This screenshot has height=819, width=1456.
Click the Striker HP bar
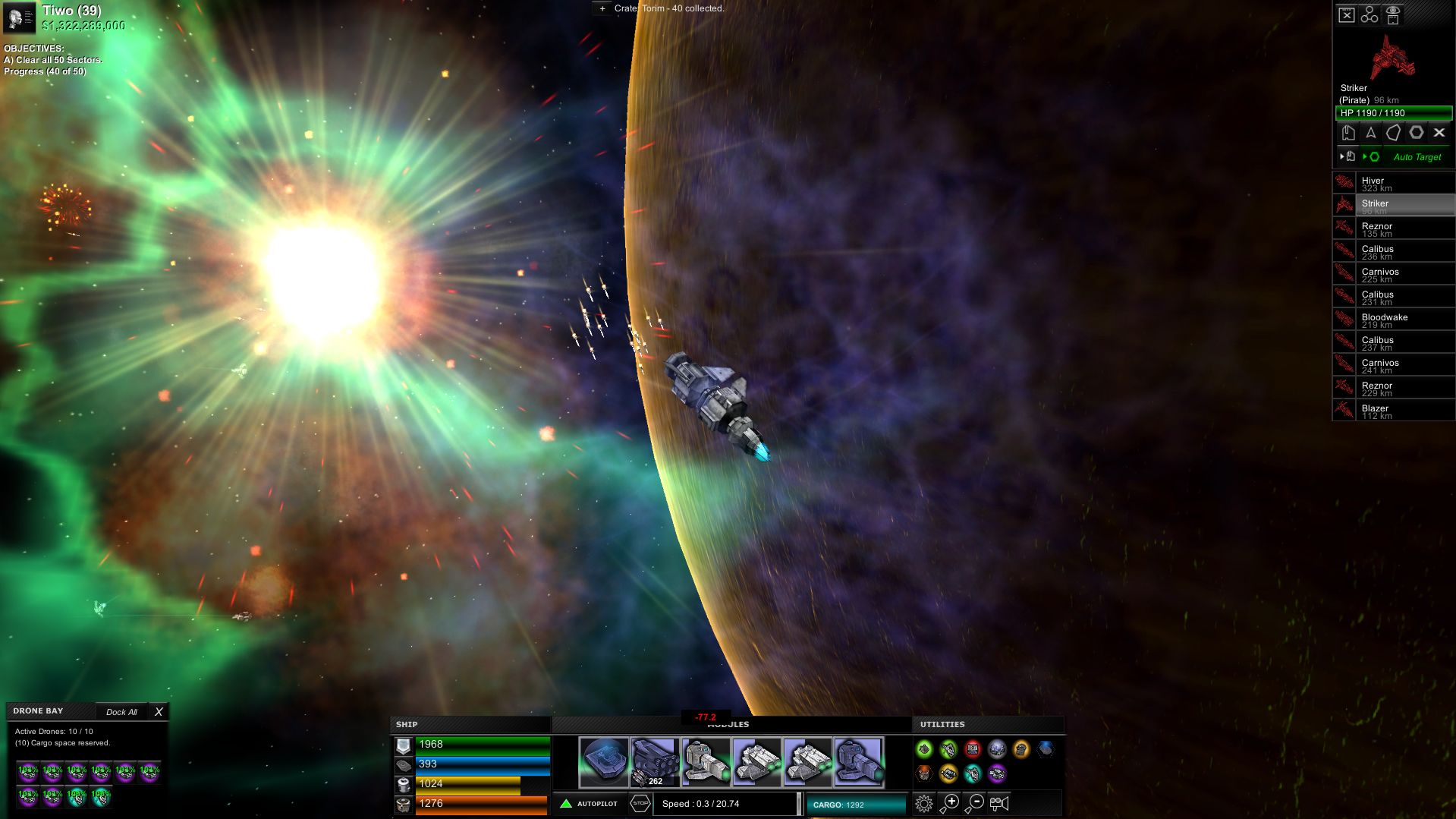1394,113
